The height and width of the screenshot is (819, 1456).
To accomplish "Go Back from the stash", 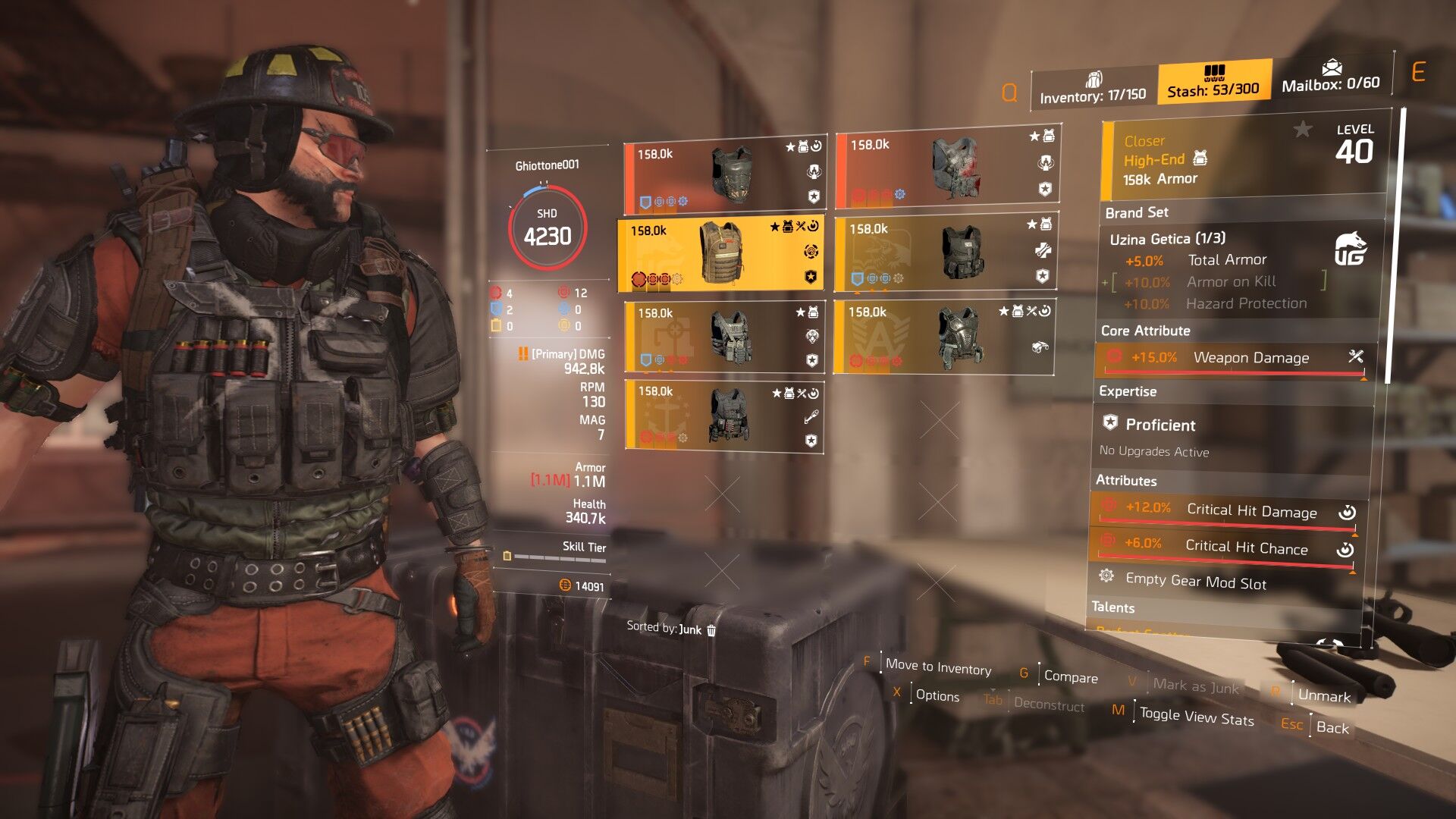I will pyautogui.click(x=1332, y=727).
